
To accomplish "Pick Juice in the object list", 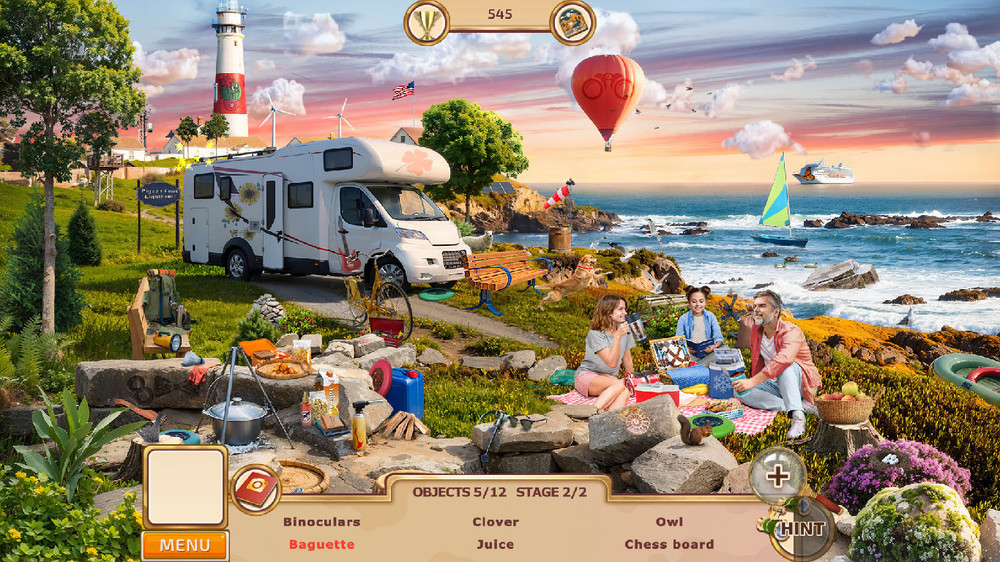I will point(495,544).
